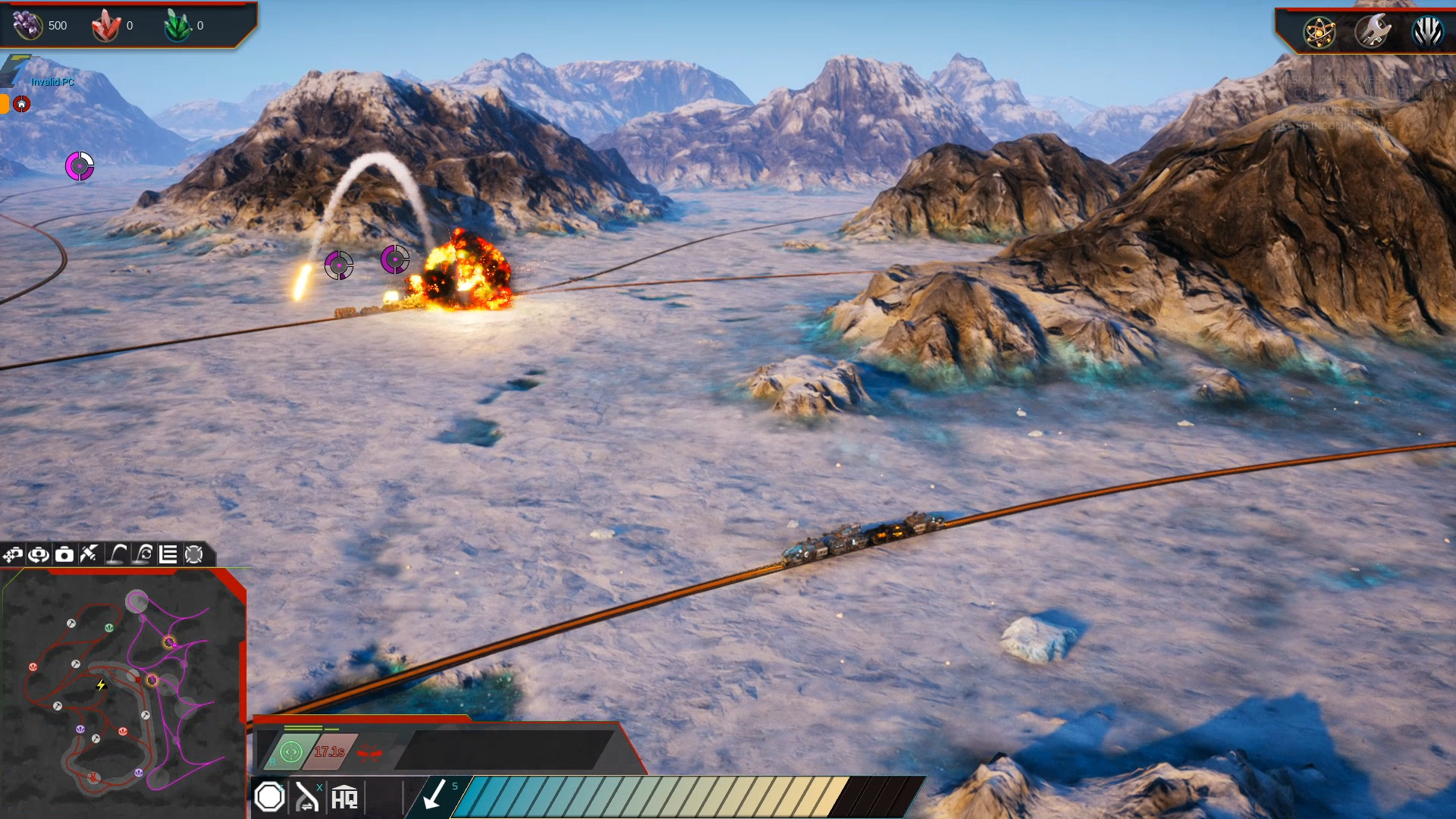Open the atom research icon
The height and width of the screenshot is (819, 1456).
(x=1319, y=32)
